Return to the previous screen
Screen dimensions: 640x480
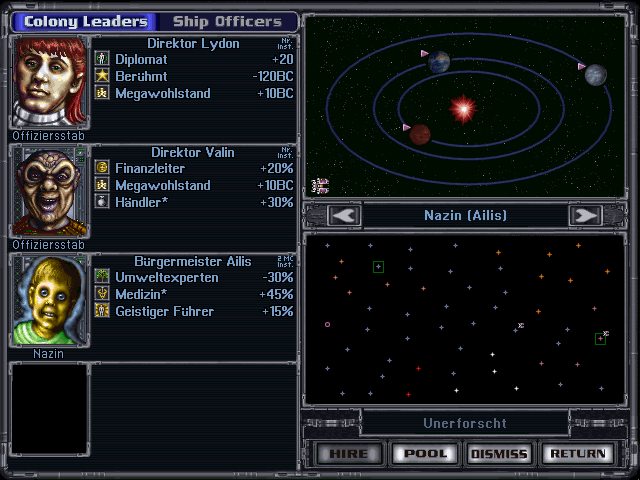(x=577, y=454)
